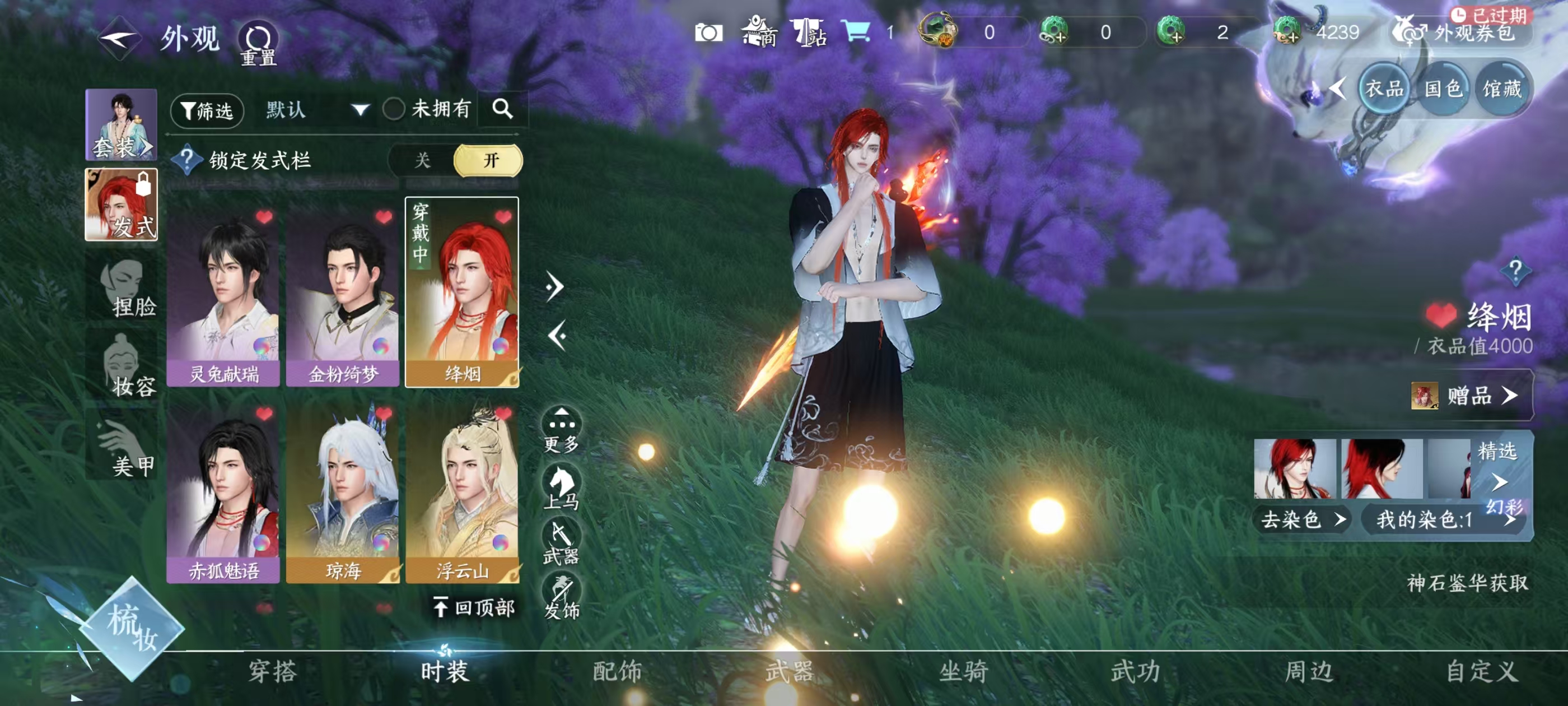This screenshot has width=1568, height=706.
Task: Switch to the 配饰 bottom tab
Action: point(617,671)
